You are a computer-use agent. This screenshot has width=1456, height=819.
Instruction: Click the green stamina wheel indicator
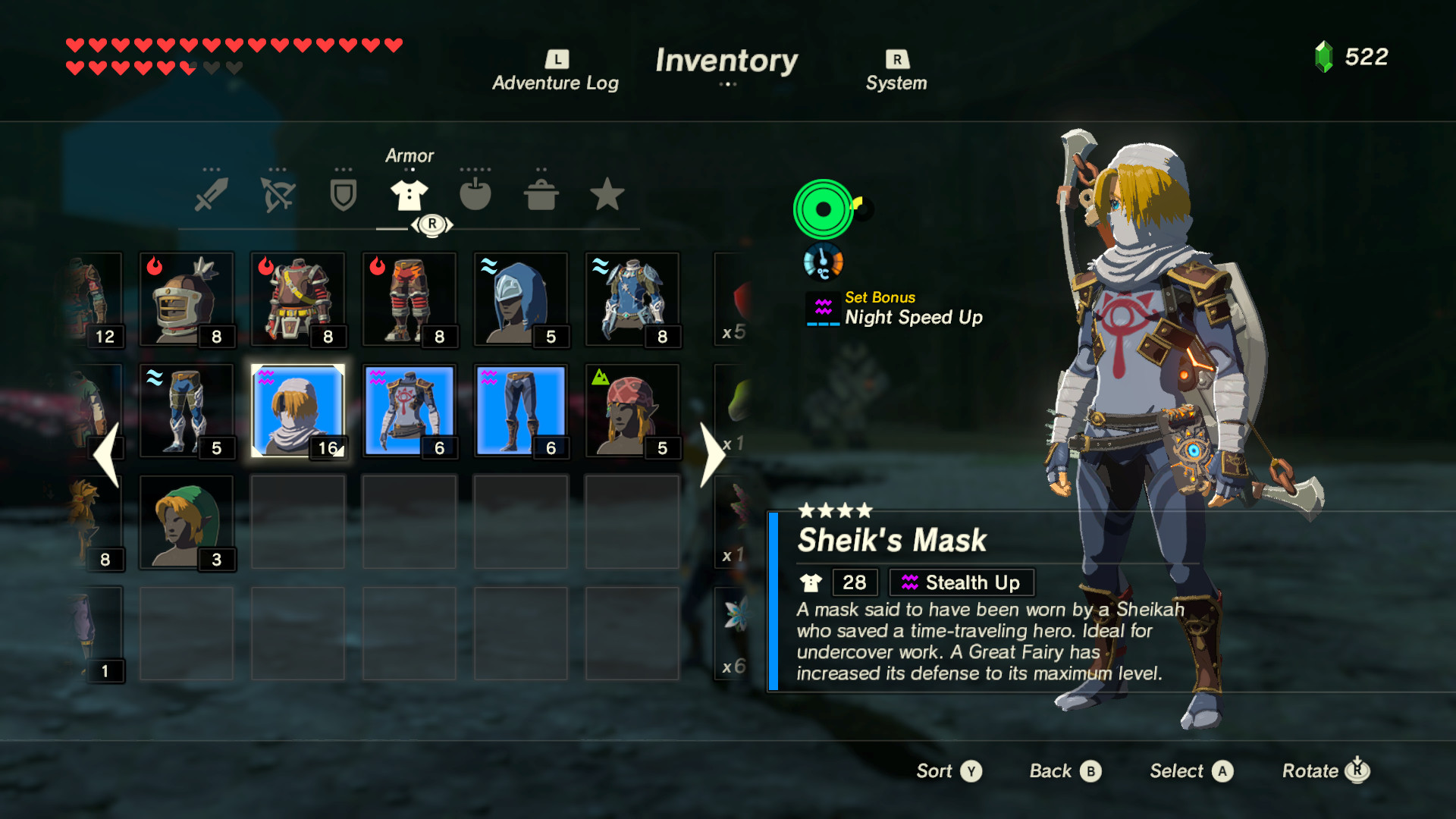tap(824, 210)
